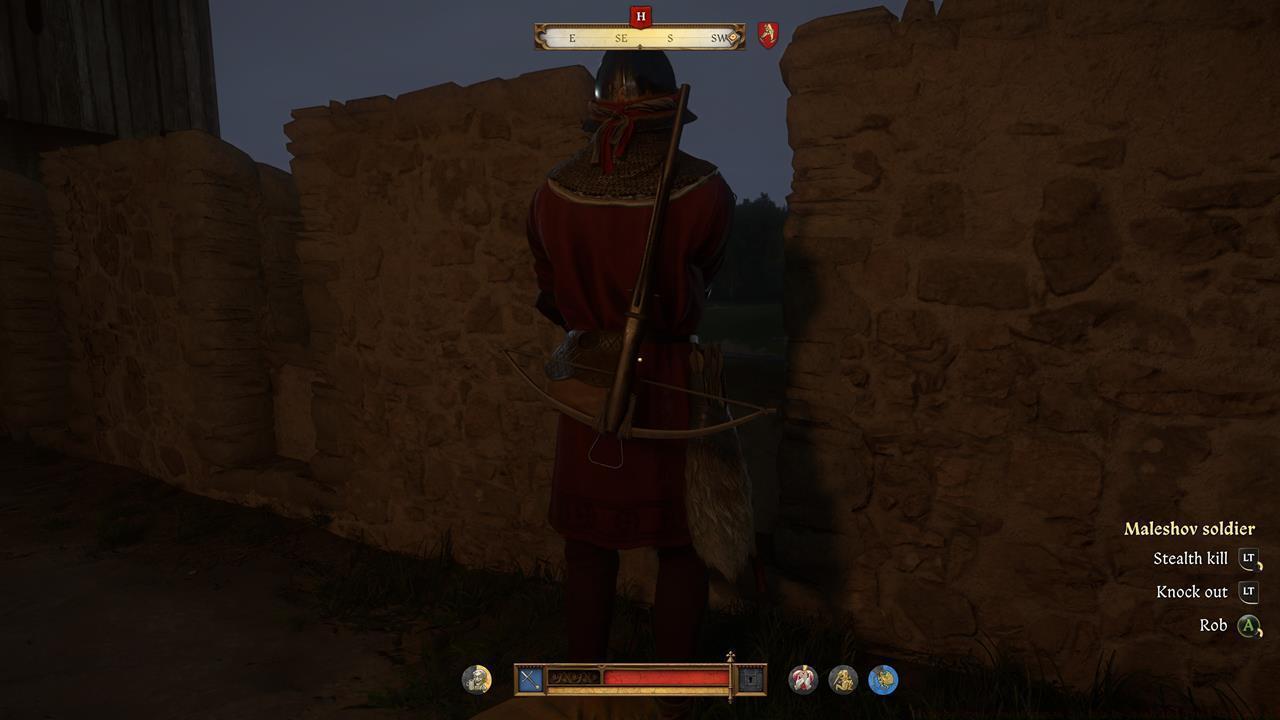Open the SE direction on the compass

621,39
